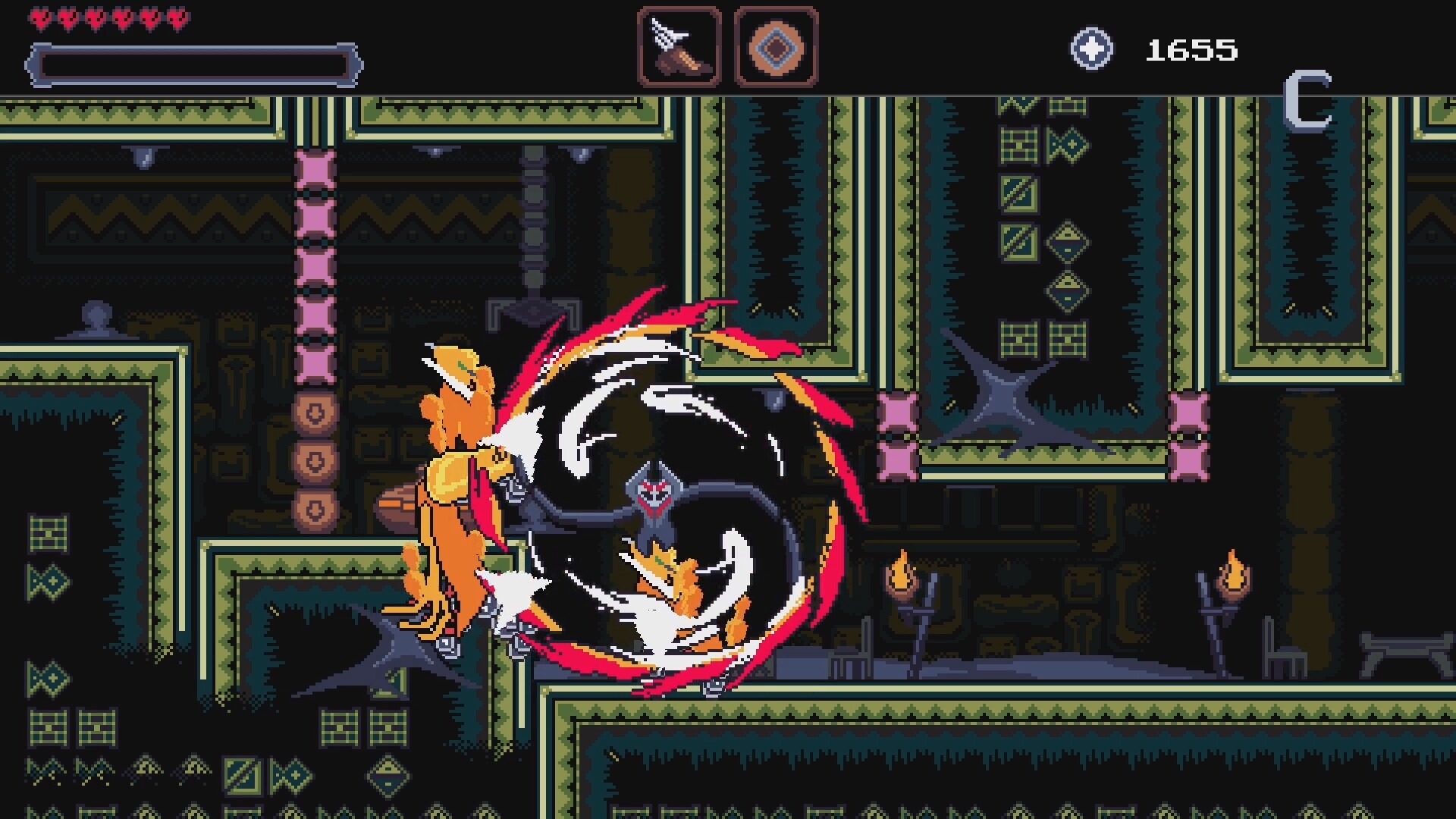Expand the winged boot ability slot frame

679,47
